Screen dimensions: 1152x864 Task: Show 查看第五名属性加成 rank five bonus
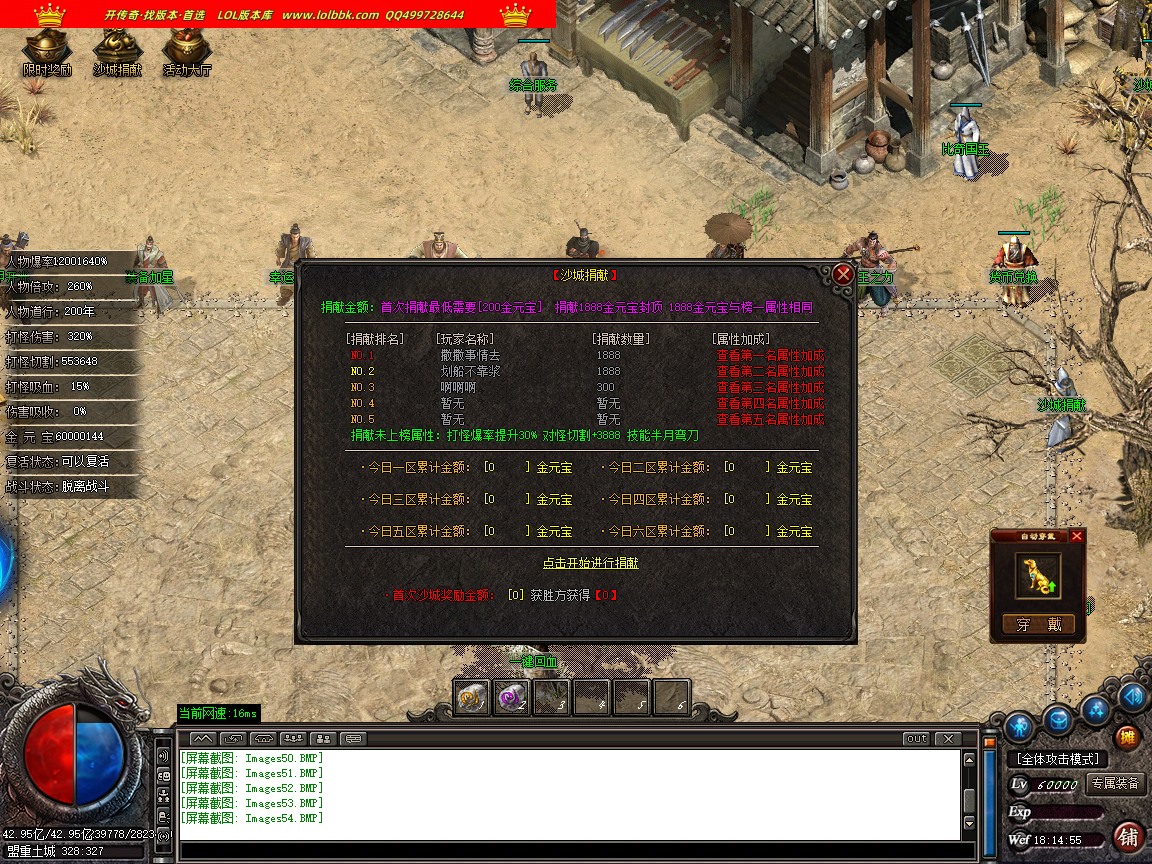[x=770, y=419]
